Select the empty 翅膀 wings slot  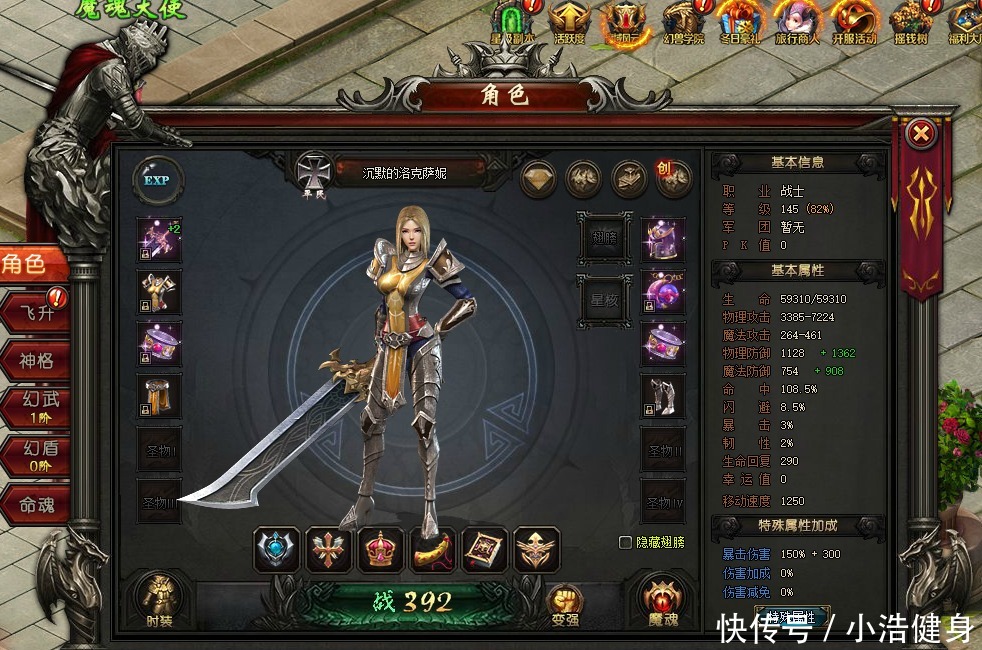604,238
